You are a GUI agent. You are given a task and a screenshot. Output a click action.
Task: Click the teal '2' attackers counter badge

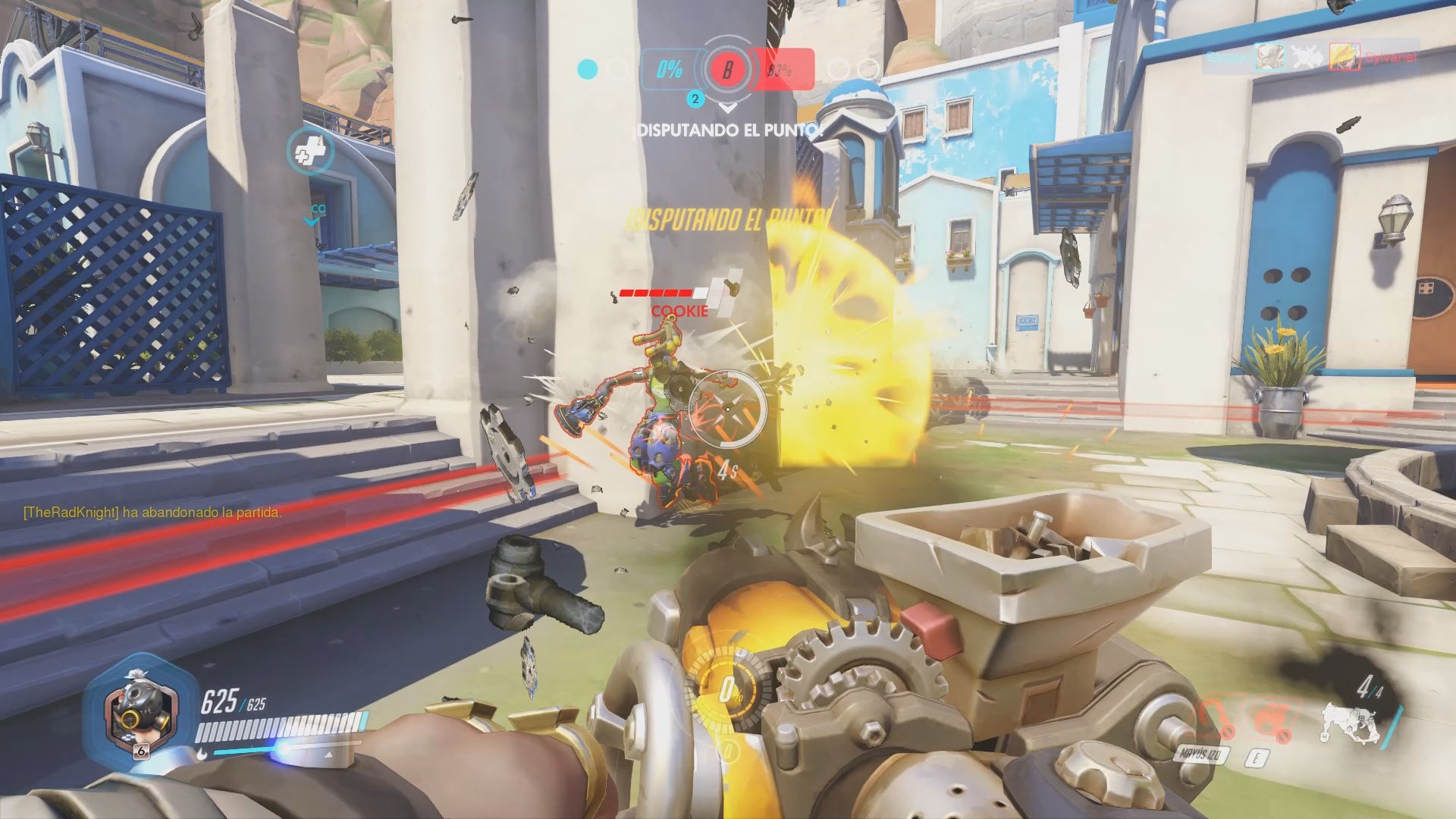[695, 98]
